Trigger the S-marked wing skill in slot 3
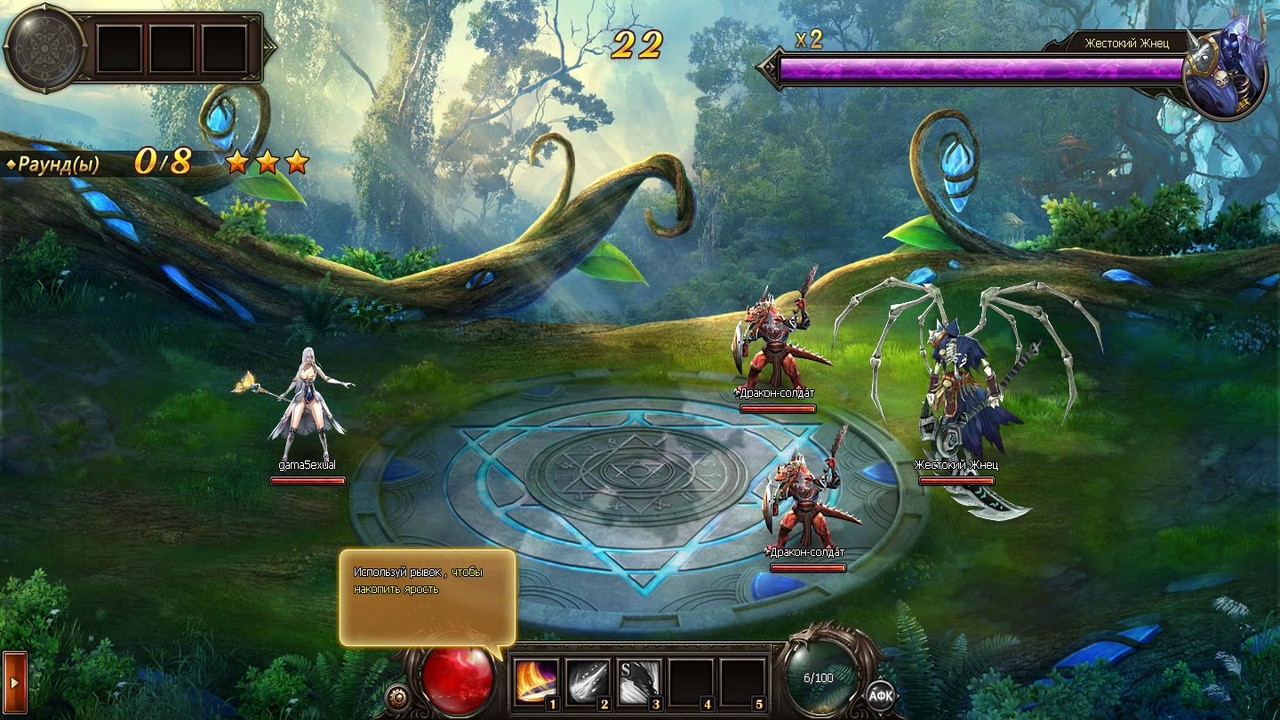1280x720 pixels. click(x=640, y=682)
